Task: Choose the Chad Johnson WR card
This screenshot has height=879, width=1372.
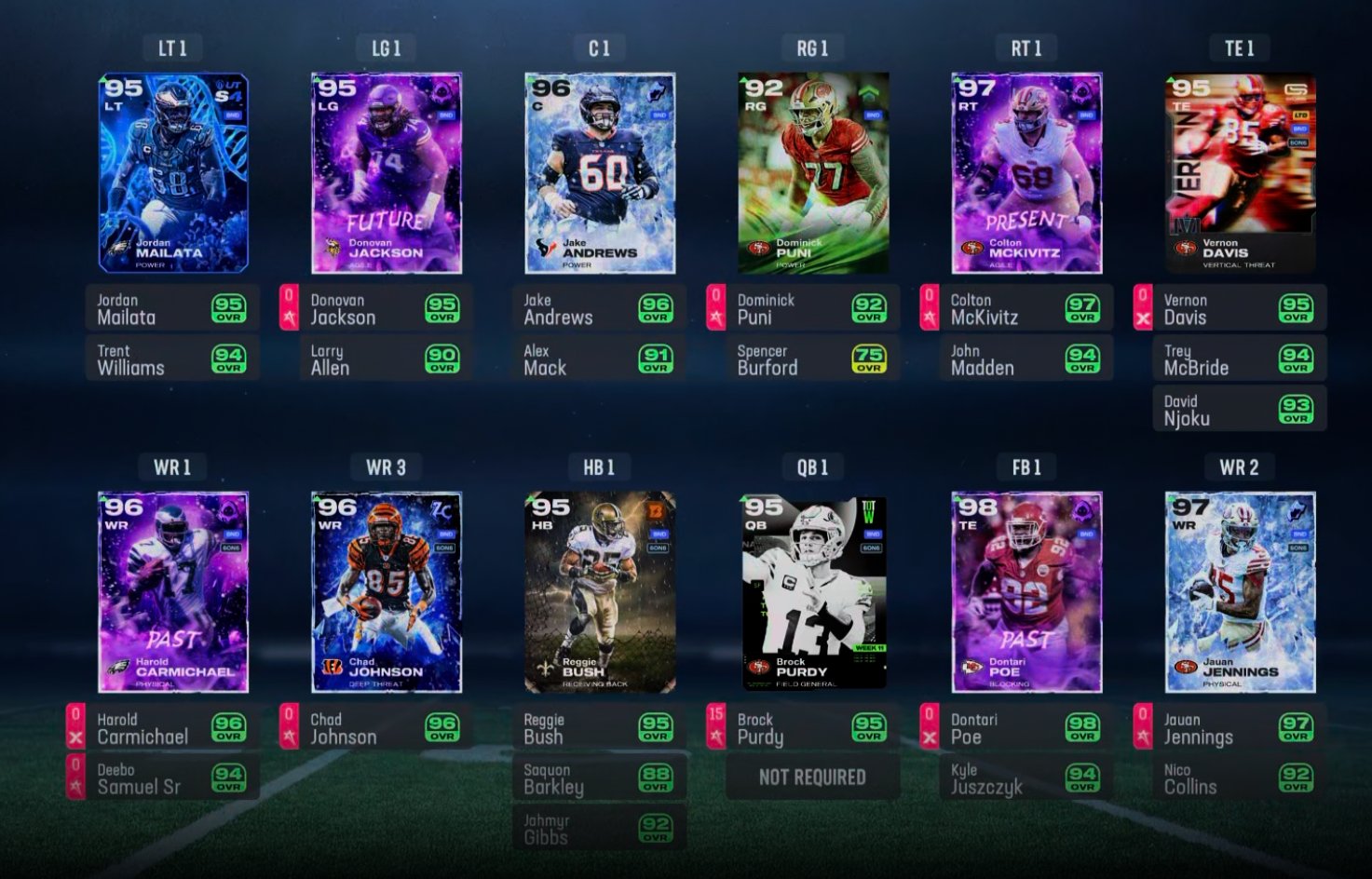Action: 387,592
